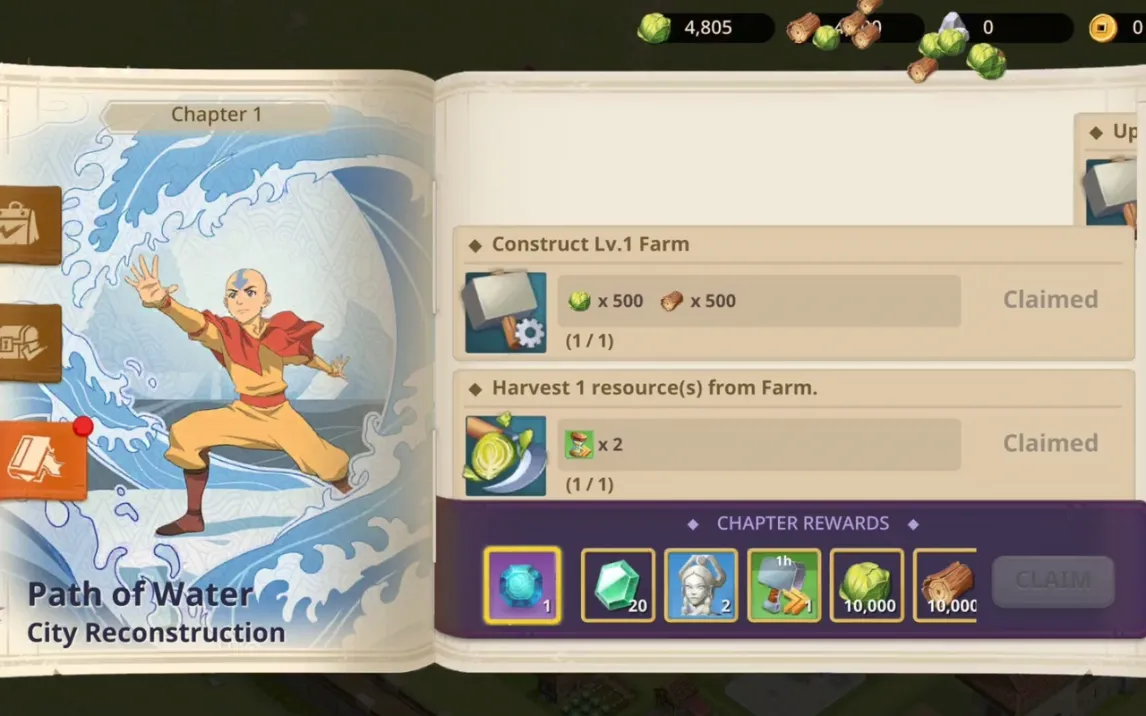
Task: Open the Construct Lv.1 Farm hammer icon
Action: (x=506, y=312)
